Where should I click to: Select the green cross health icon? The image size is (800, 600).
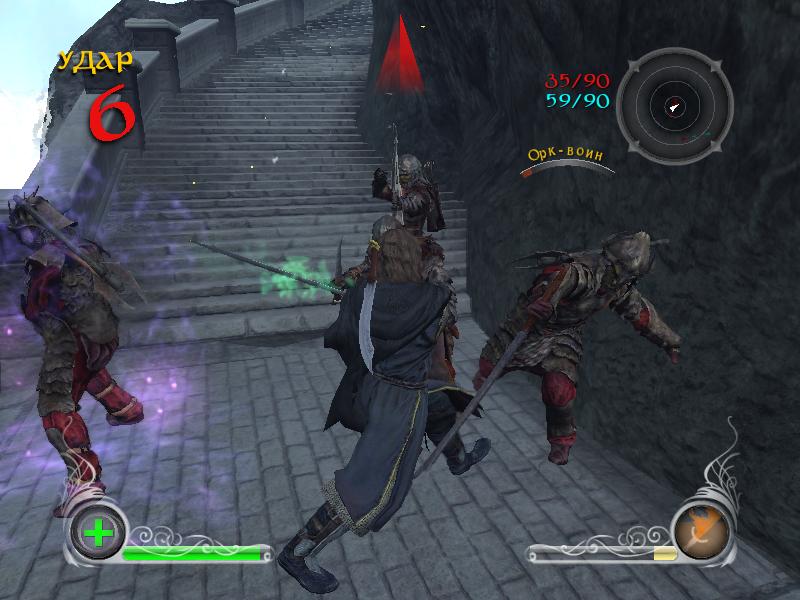click(98, 532)
